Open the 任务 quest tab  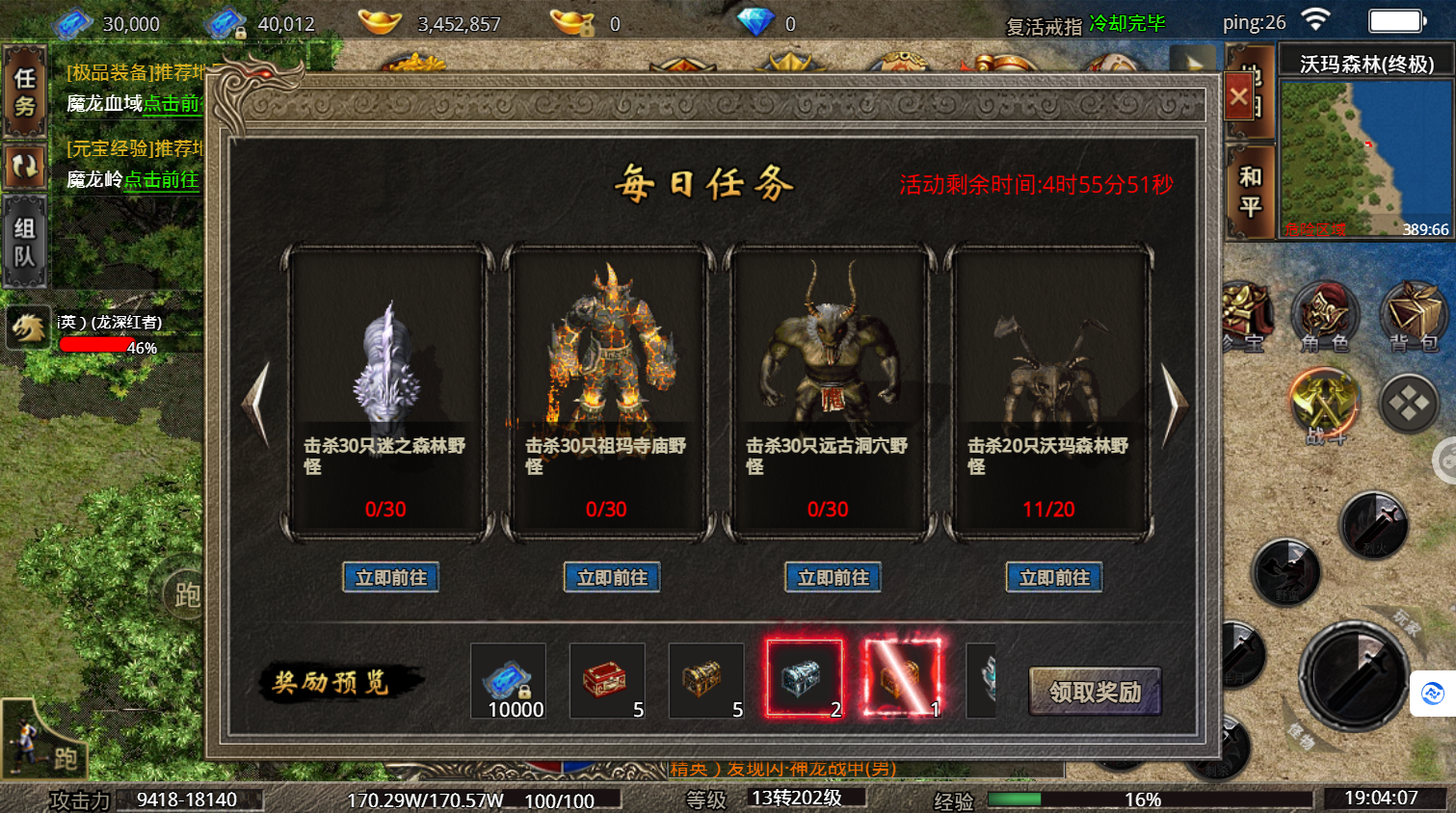click(25, 92)
